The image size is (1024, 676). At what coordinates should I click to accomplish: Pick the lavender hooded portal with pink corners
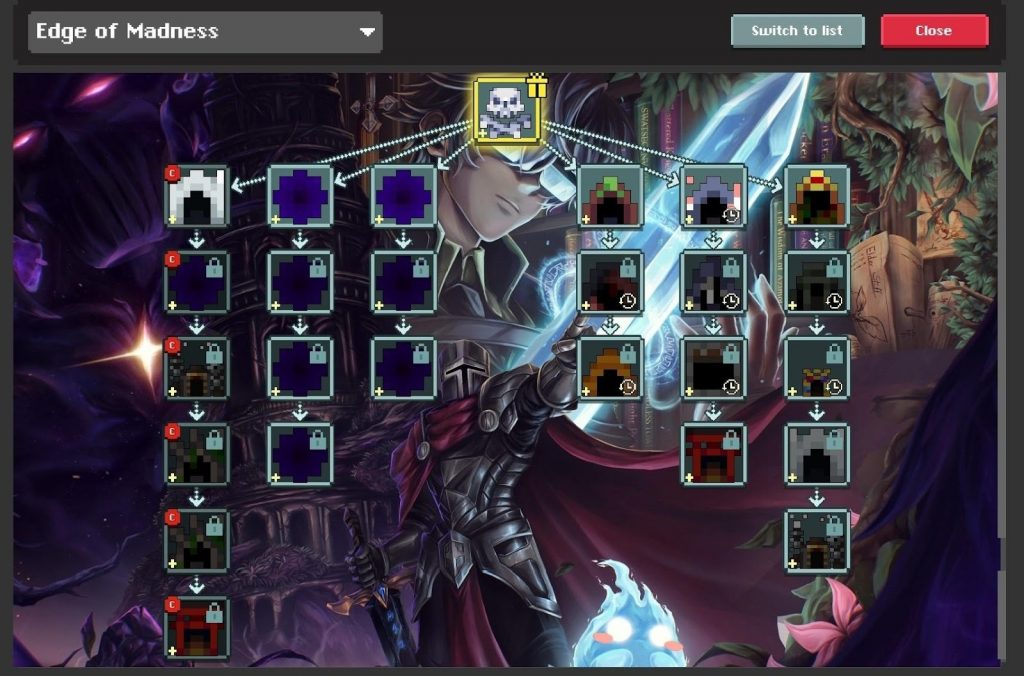(x=713, y=196)
